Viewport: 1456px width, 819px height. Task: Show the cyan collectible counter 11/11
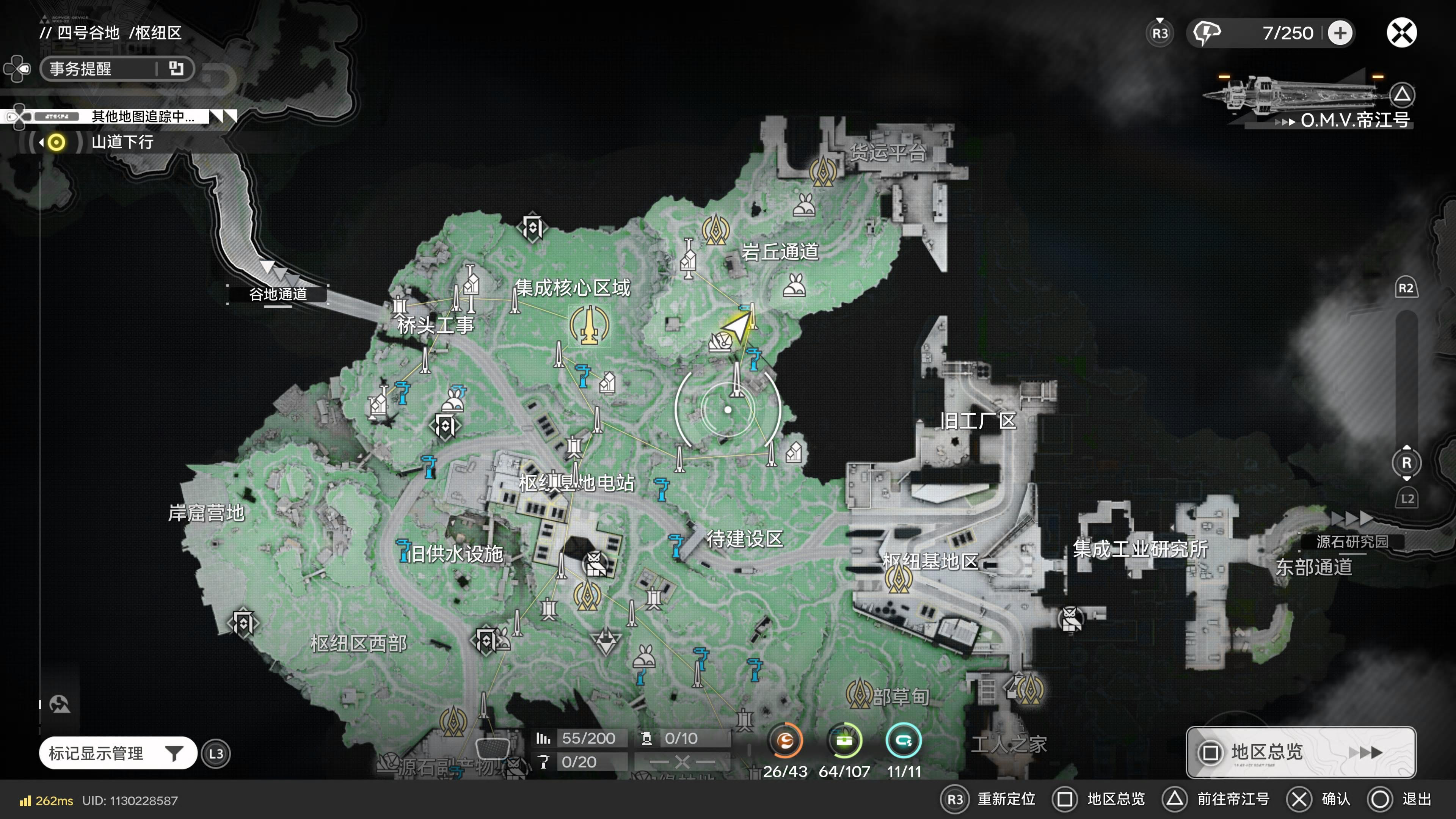[903, 741]
